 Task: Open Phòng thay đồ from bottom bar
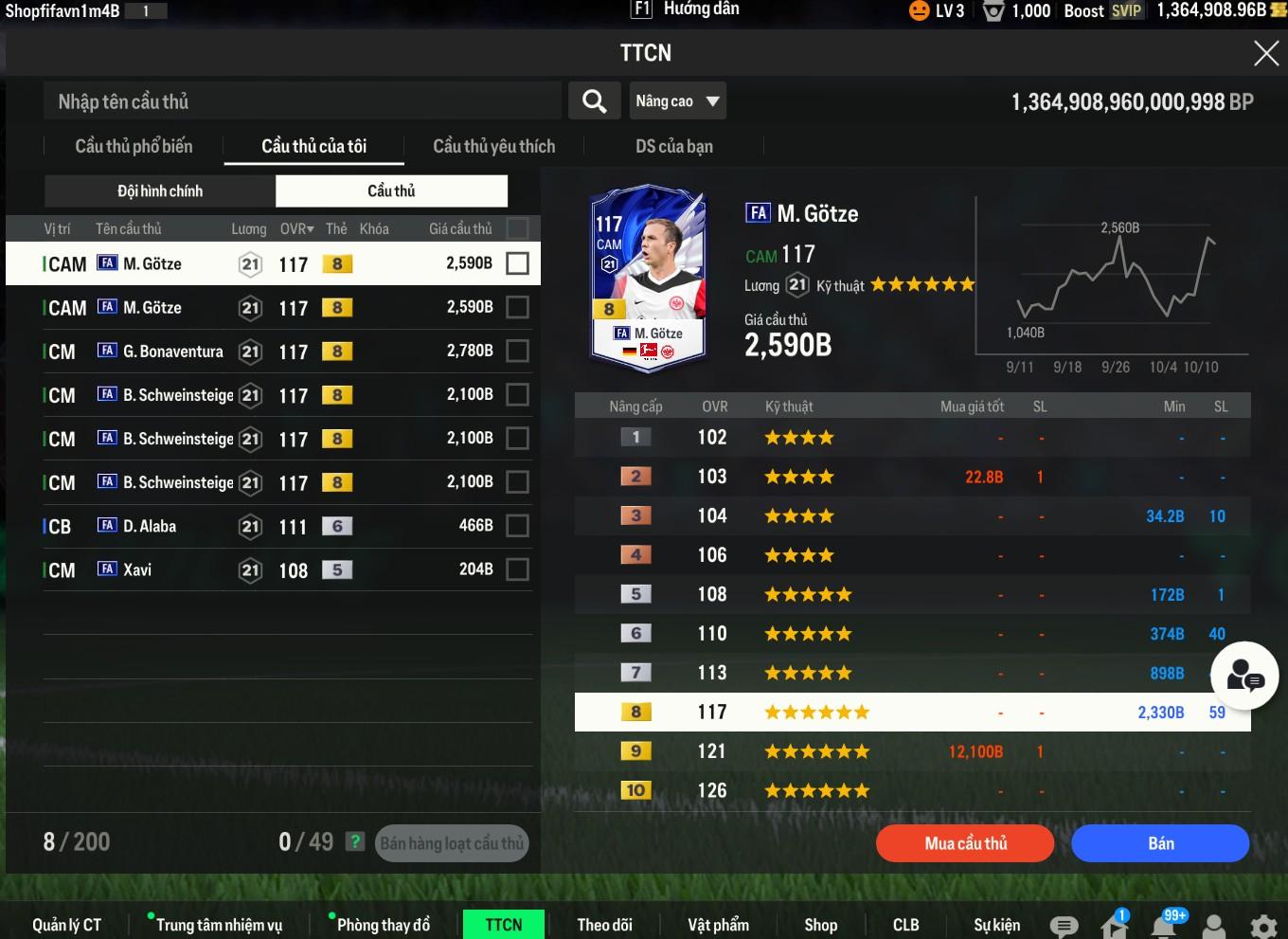click(x=383, y=925)
